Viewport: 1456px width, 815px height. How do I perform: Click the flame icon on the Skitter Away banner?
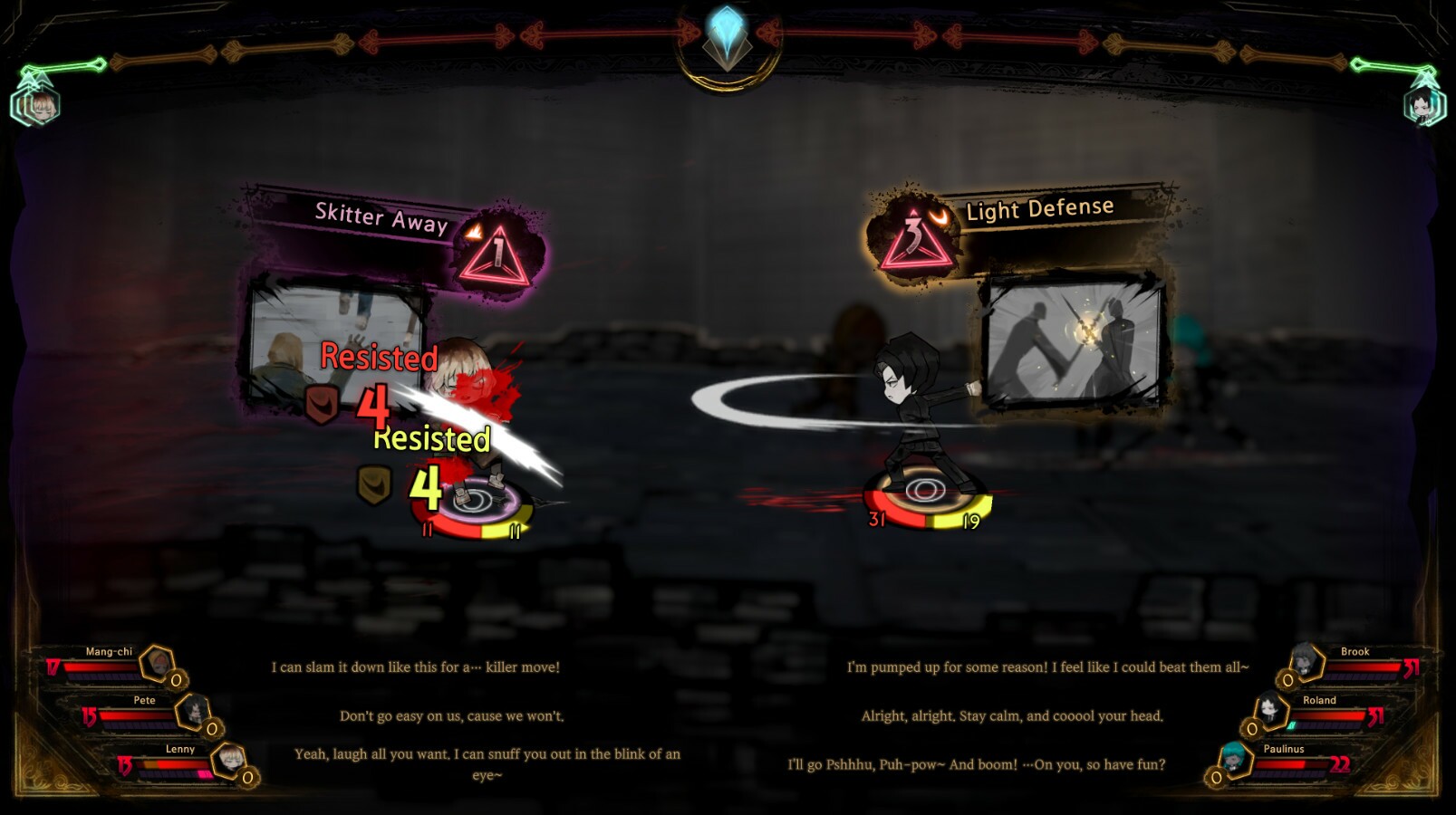tap(472, 231)
